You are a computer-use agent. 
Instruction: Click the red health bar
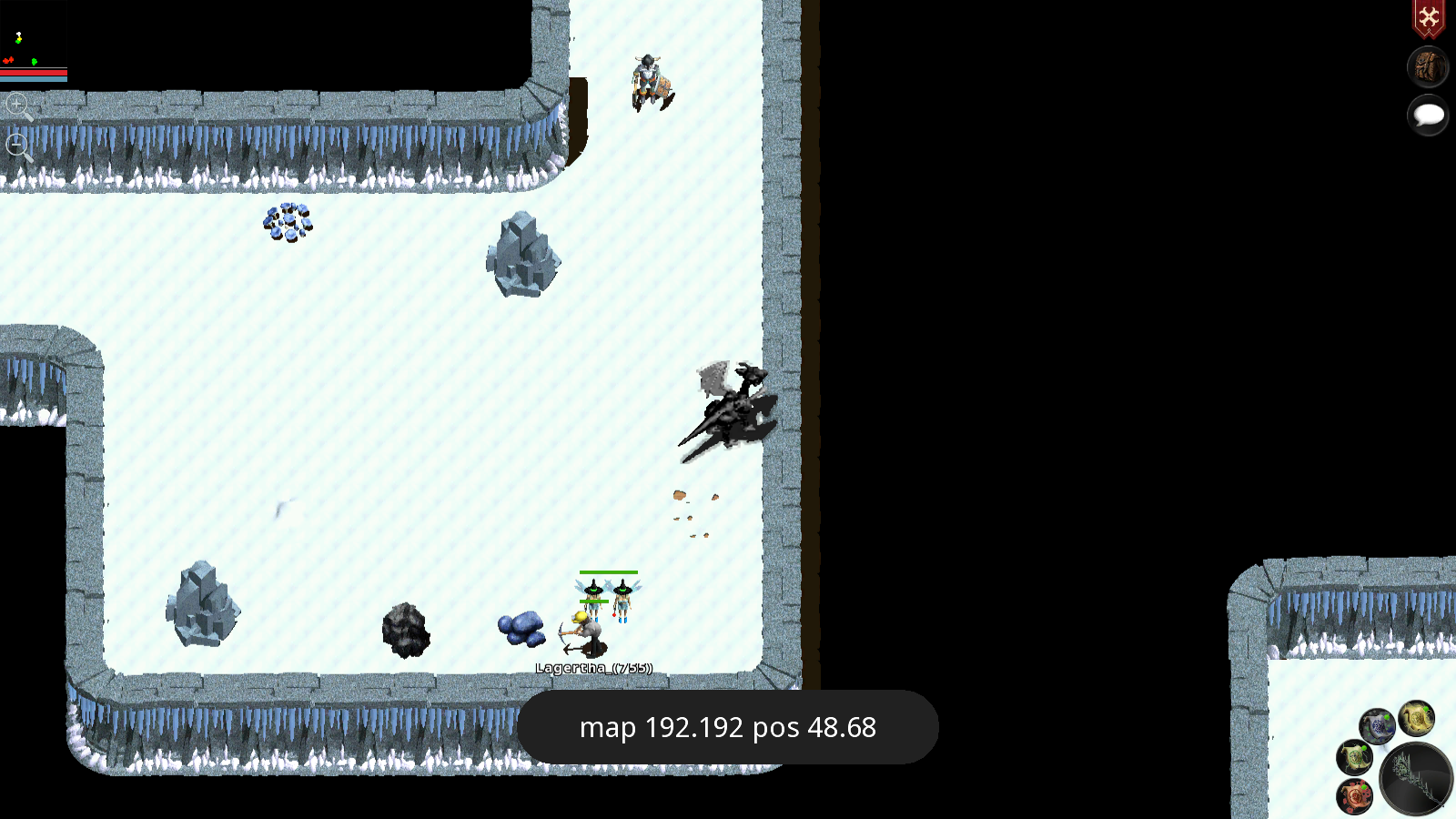point(34,73)
